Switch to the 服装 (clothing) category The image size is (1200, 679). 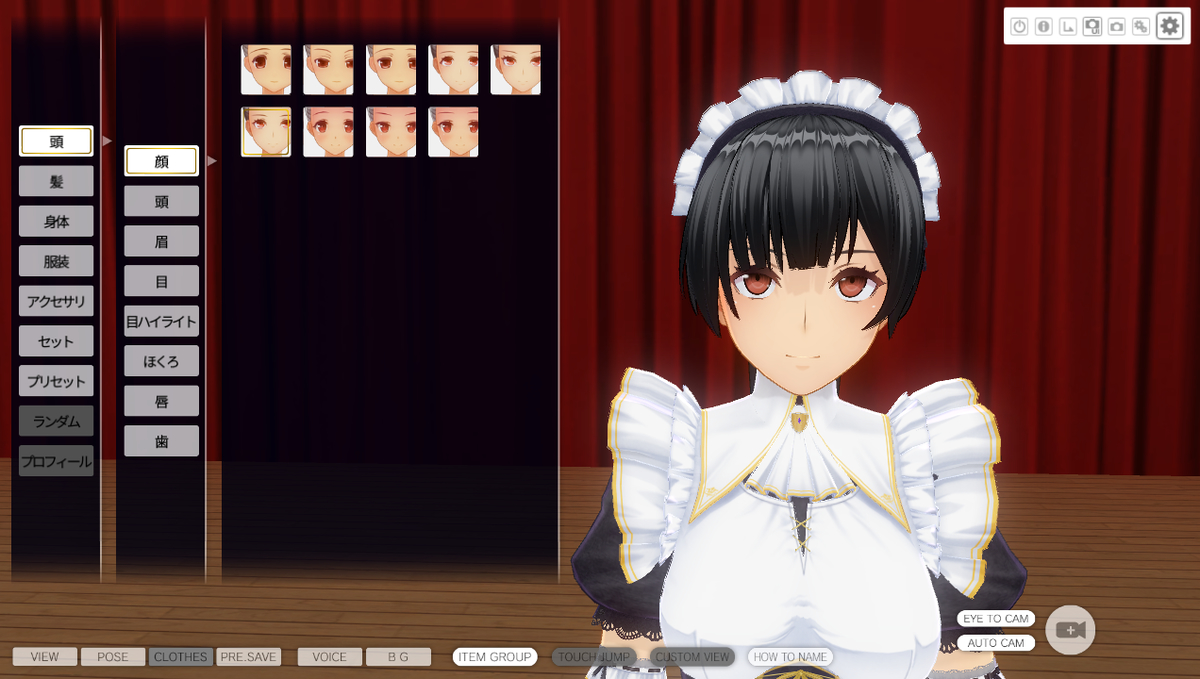coord(56,261)
